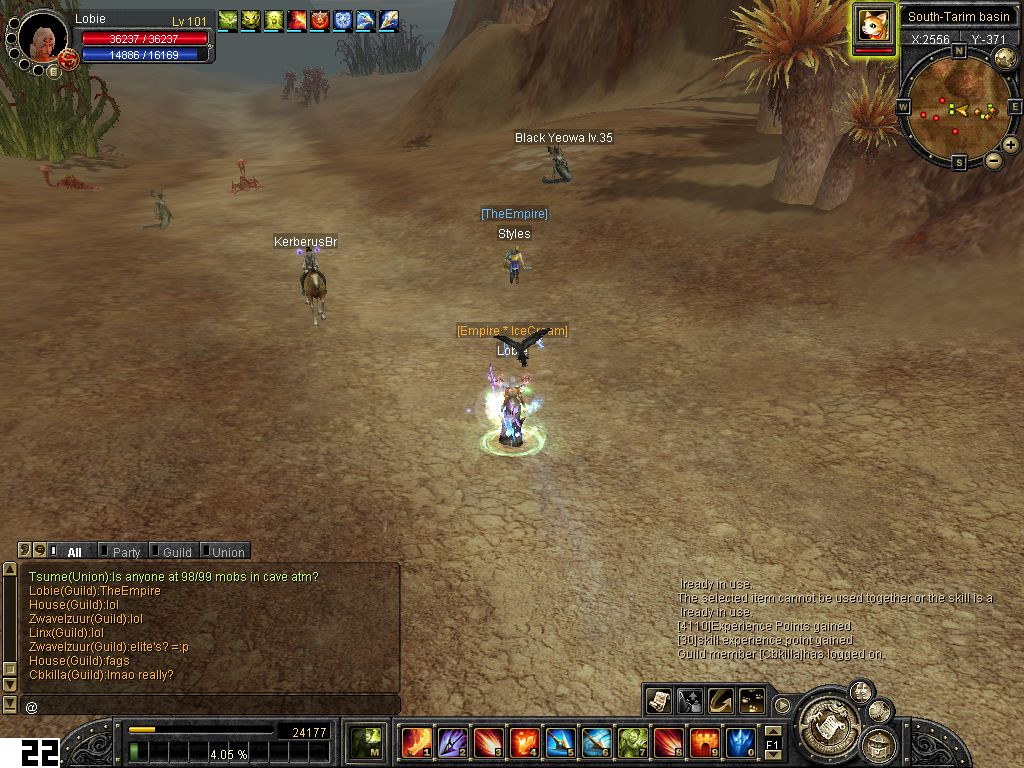Switch to the Party chat tab
The image size is (1024, 768).
[x=125, y=552]
